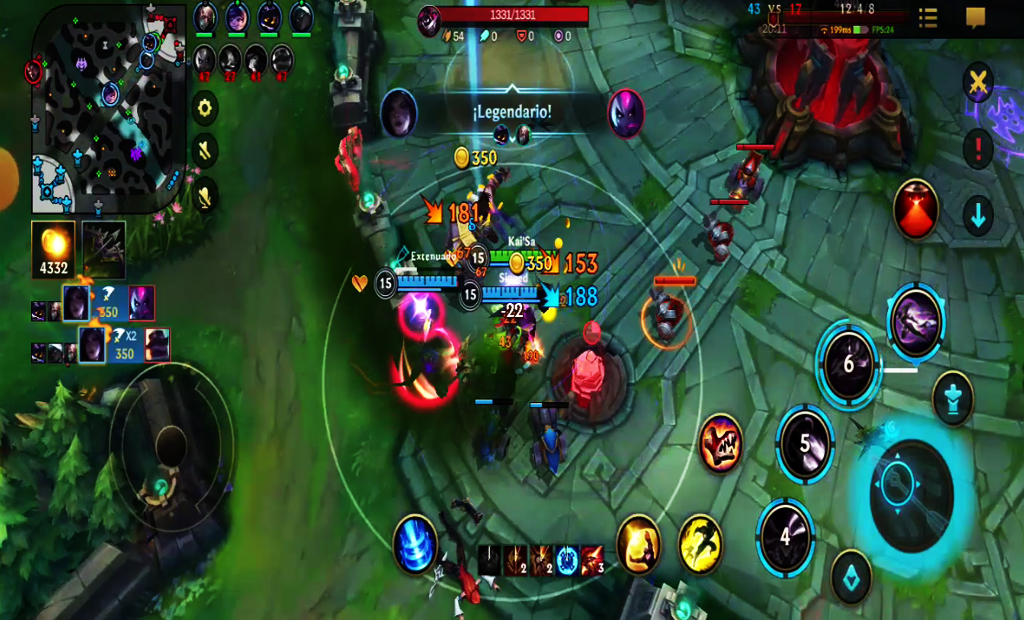The width and height of the screenshot is (1024, 620).
Task: Trigger the ability showing cooldown 4
Action: (785, 537)
